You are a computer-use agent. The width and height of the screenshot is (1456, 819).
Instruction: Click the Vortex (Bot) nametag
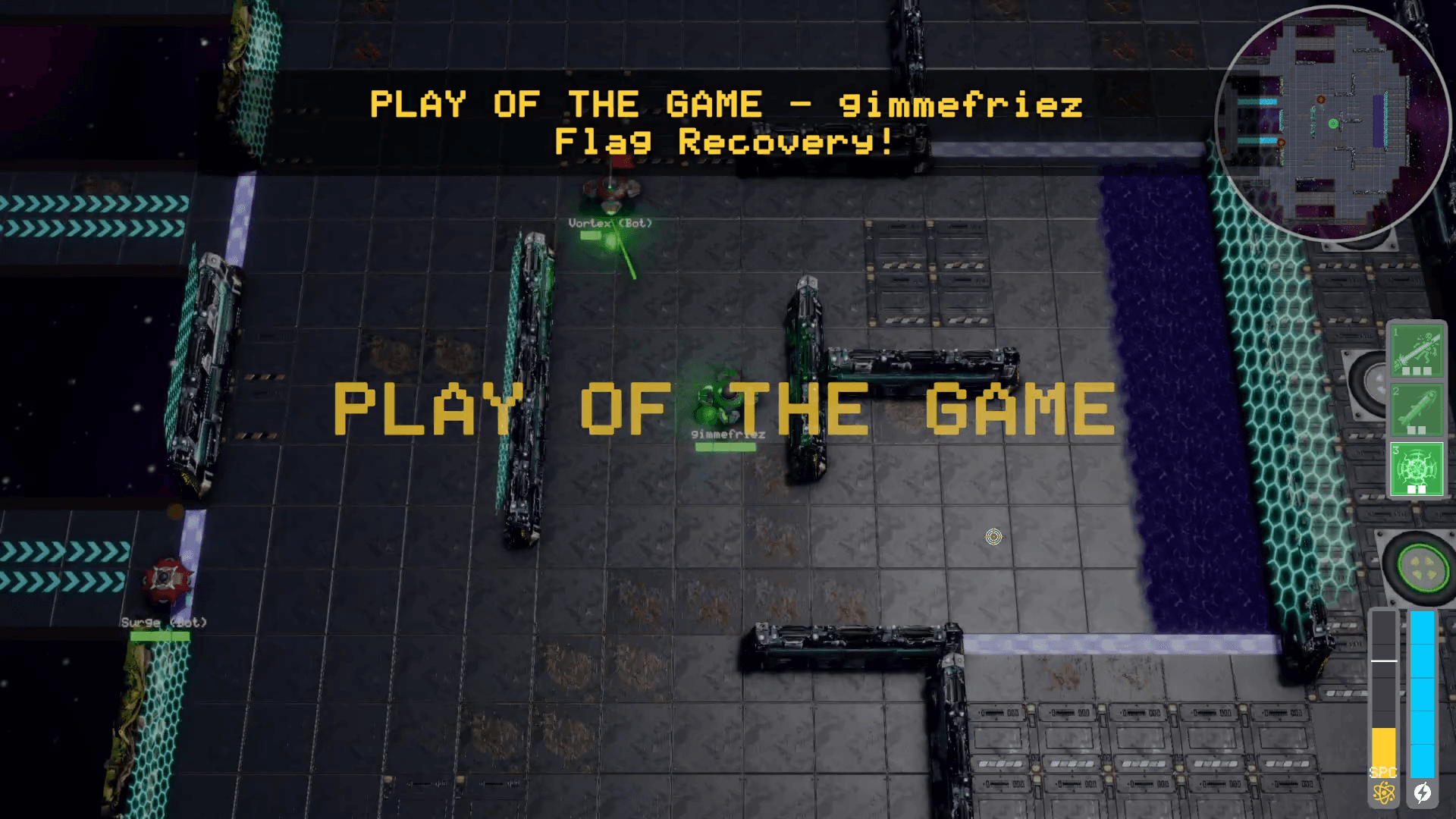[x=609, y=223]
